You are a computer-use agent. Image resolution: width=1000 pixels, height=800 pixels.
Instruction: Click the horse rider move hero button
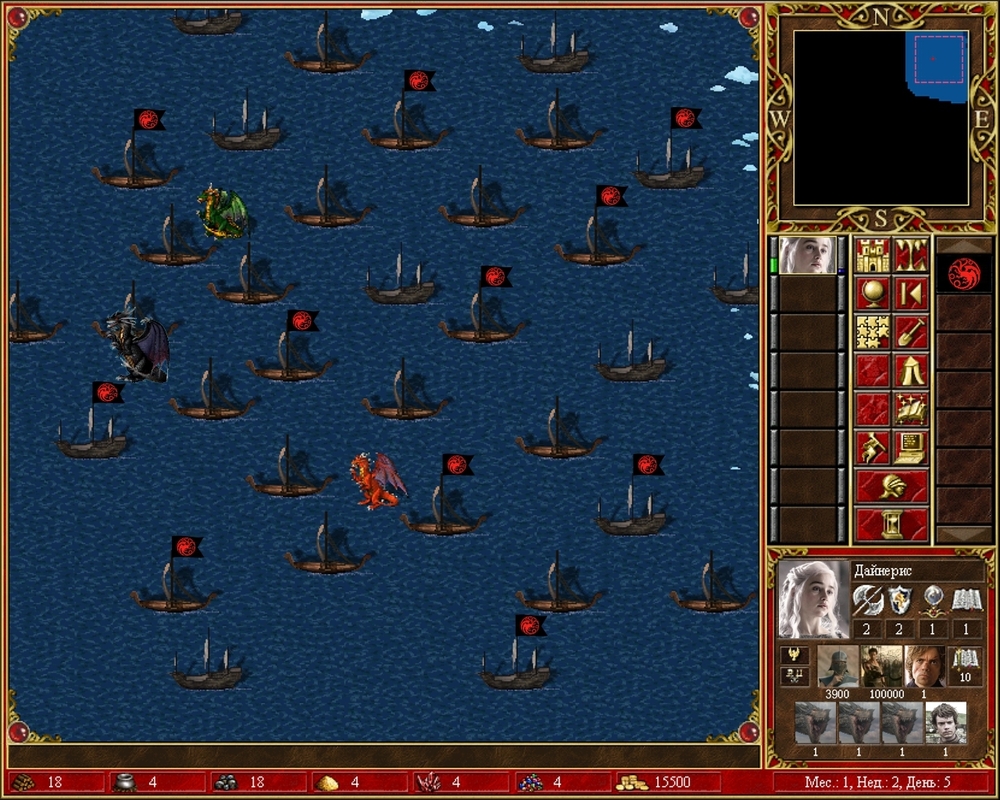(x=873, y=446)
